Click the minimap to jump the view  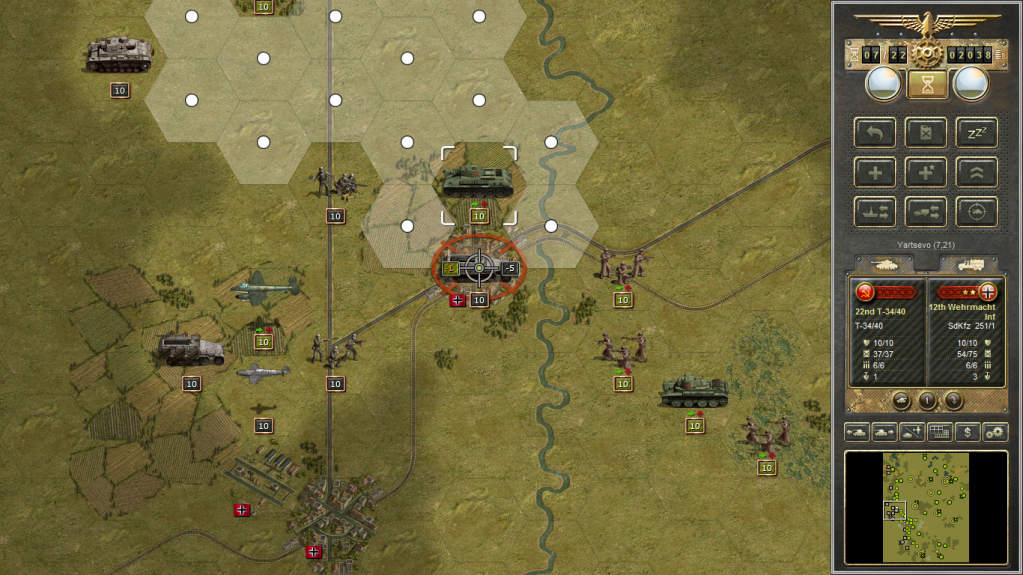[x=926, y=506]
